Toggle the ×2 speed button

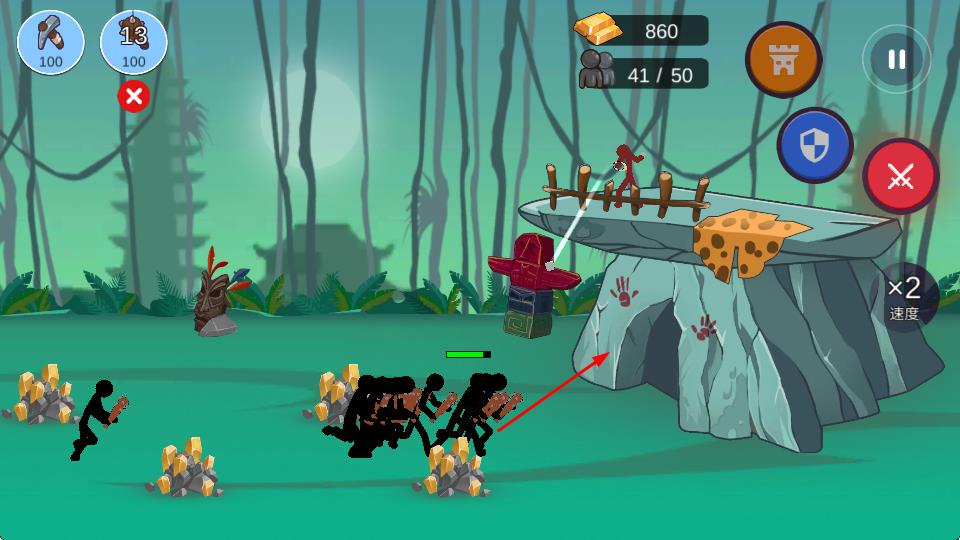904,297
